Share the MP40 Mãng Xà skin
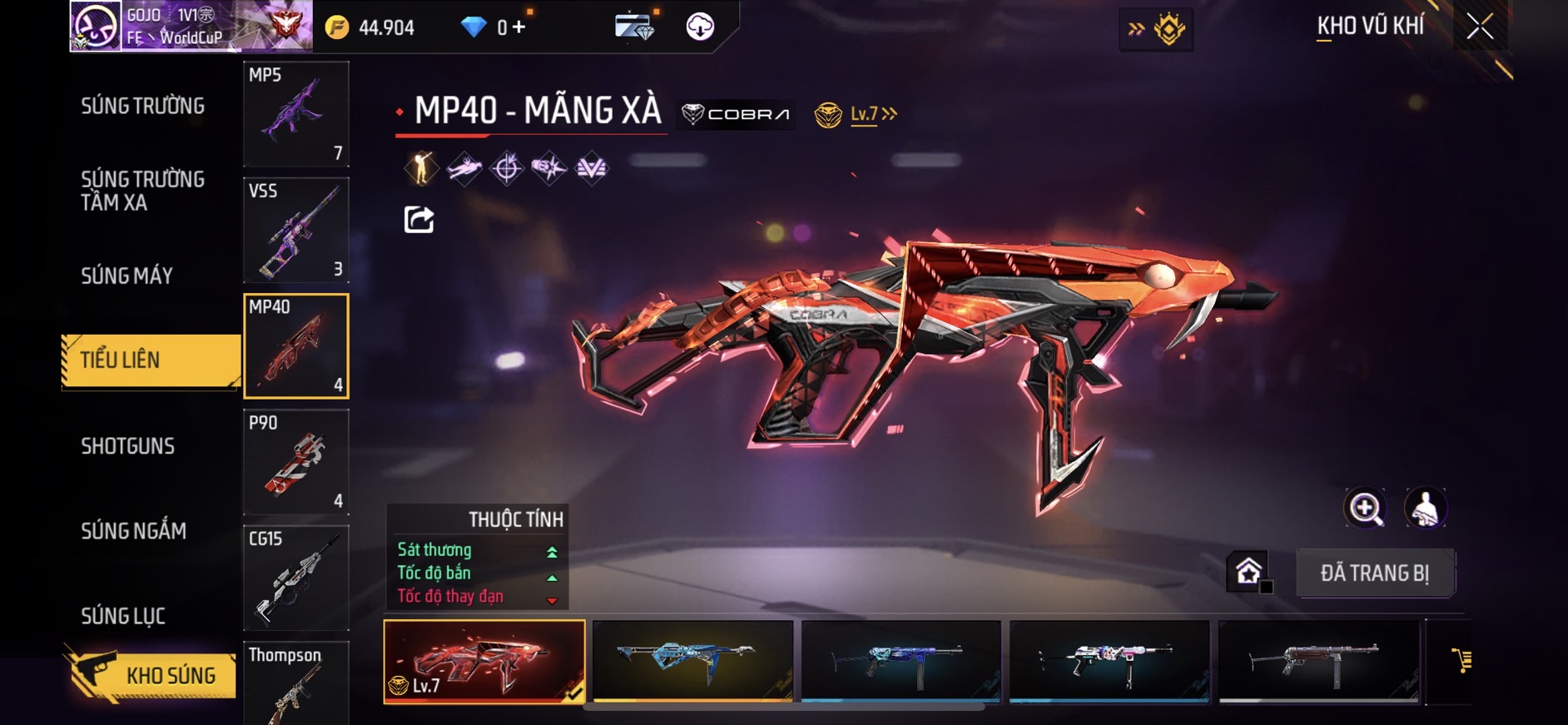 click(x=419, y=220)
